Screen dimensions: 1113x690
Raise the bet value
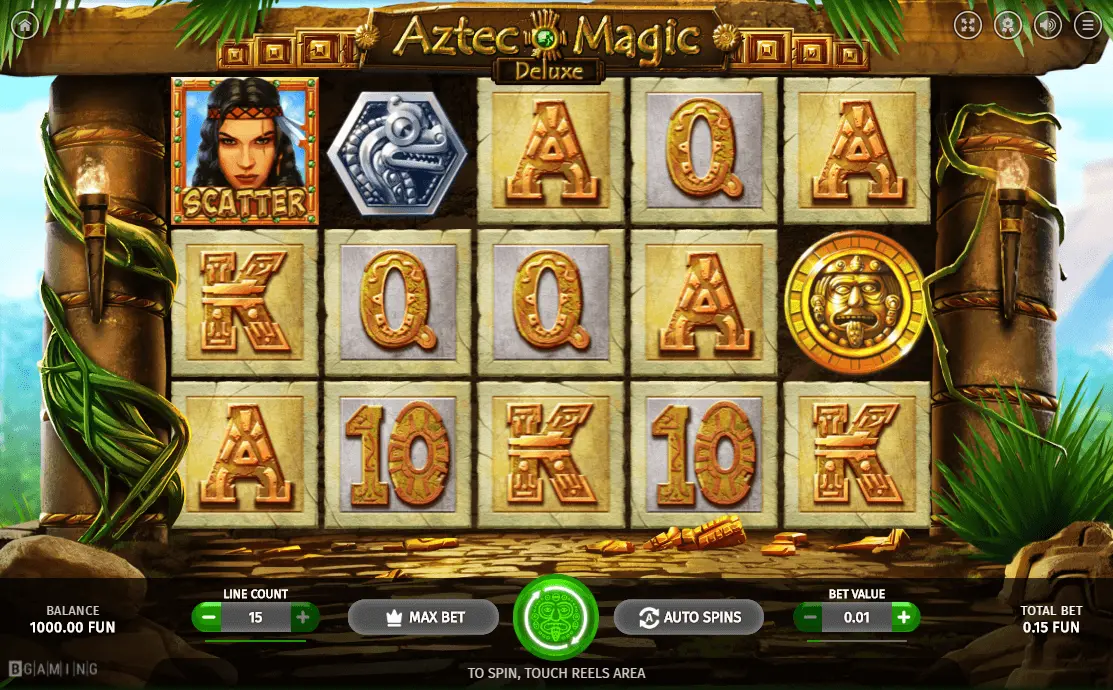(x=903, y=617)
